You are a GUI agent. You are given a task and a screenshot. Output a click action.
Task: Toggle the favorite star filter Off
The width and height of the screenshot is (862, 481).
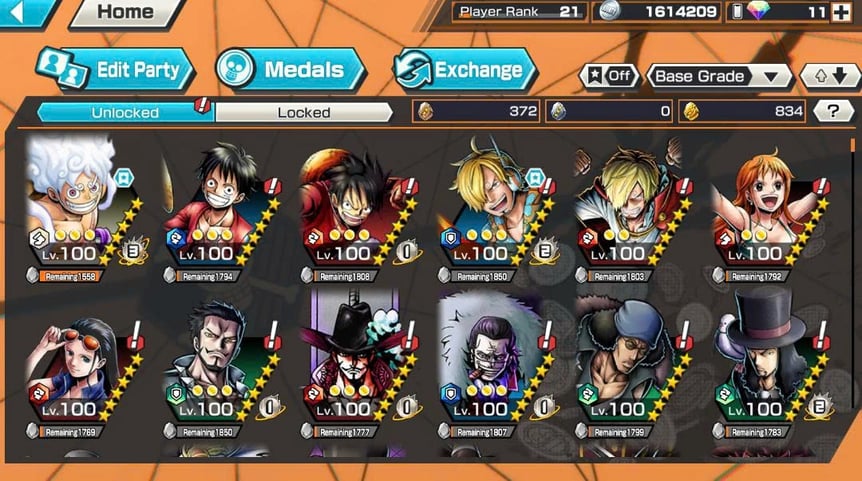pos(609,76)
